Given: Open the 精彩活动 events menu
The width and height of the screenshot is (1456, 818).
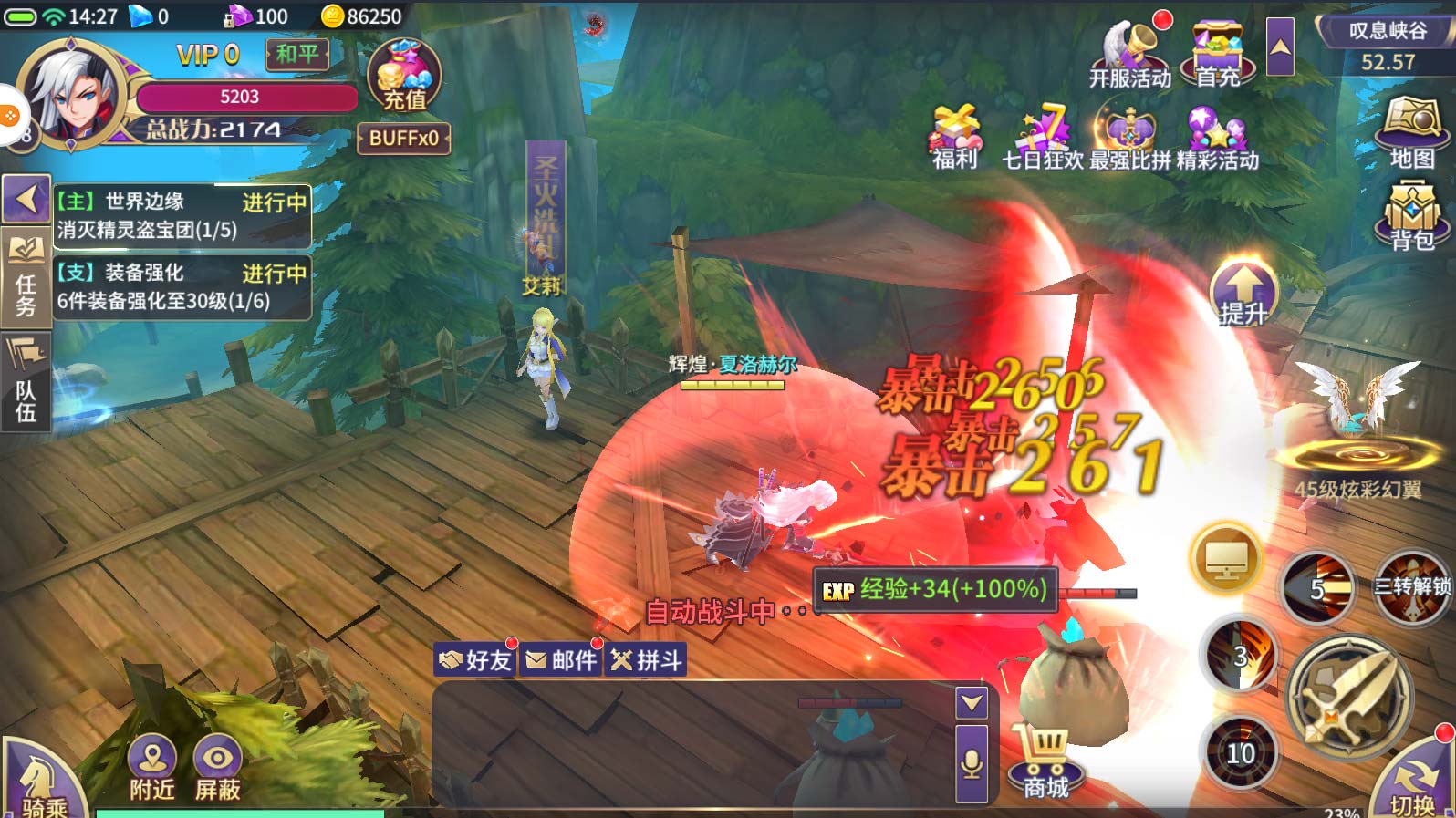Looking at the screenshot, I should [1217, 137].
